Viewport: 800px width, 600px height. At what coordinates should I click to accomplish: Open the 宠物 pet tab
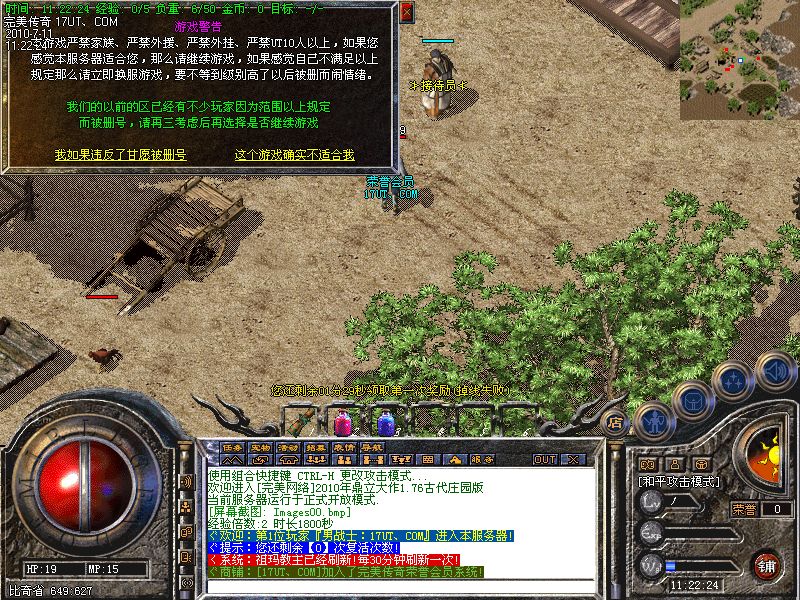coord(261,447)
